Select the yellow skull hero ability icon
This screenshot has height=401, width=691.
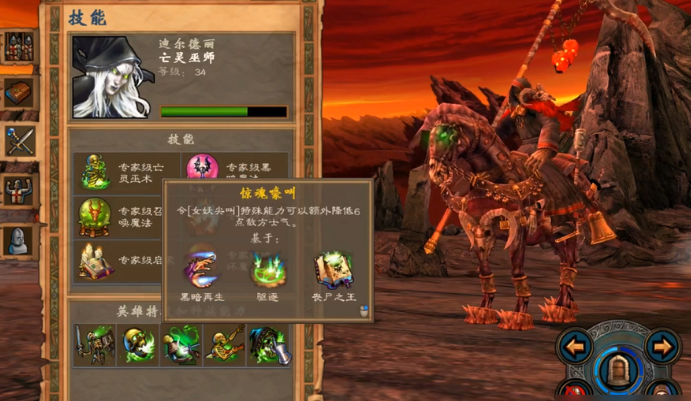(140, 344)
